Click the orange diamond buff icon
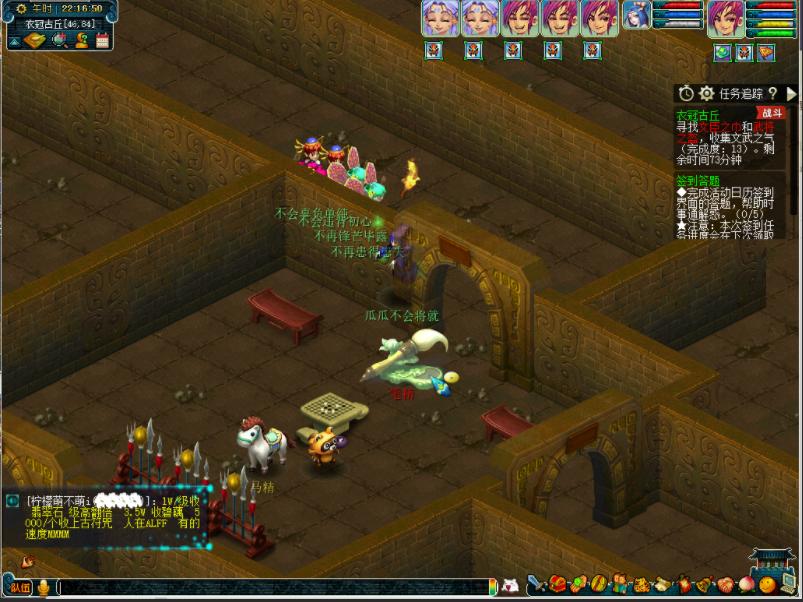 tap(766, 52)
